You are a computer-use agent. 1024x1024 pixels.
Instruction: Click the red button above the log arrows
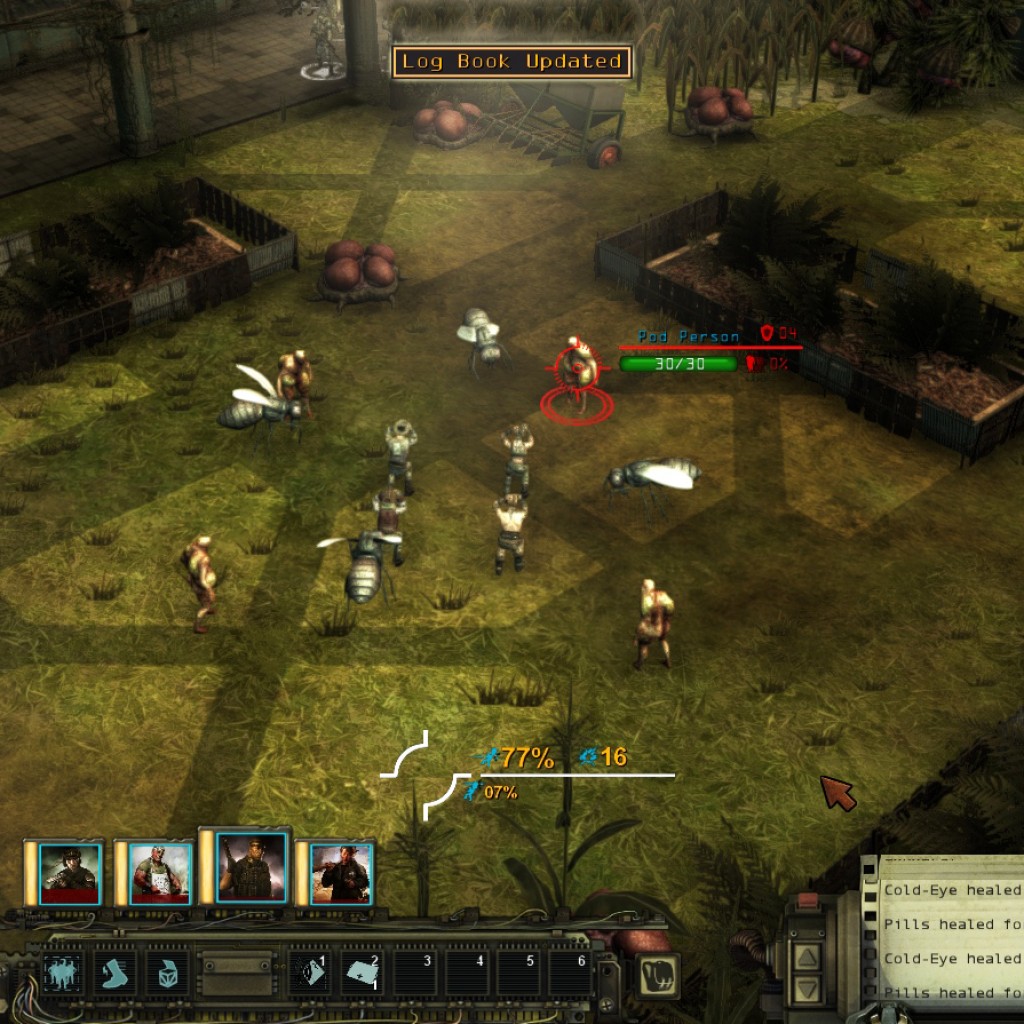pyautogui.click(x=806, y=904)
